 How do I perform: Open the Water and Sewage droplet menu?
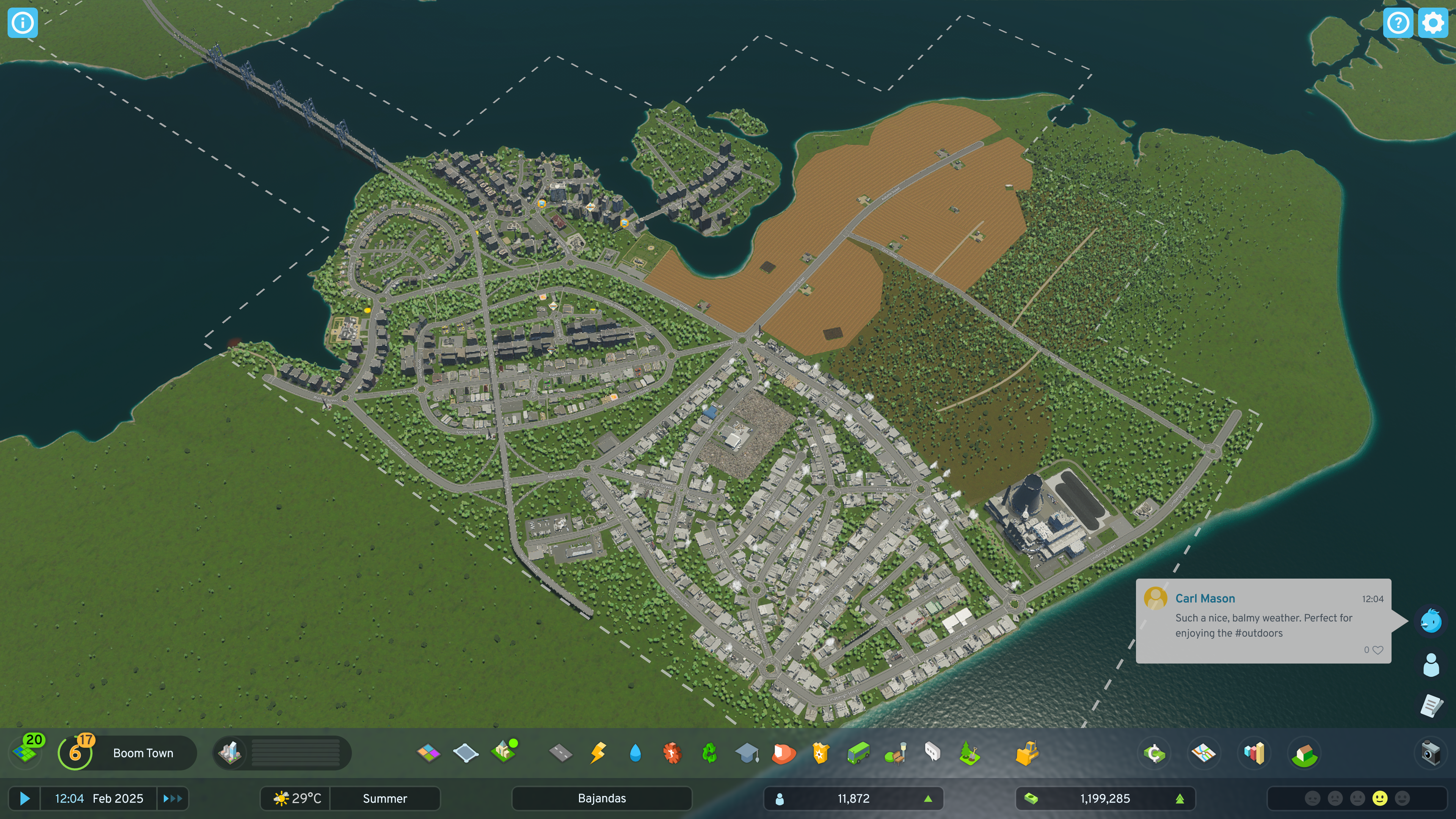pos(635,753)
